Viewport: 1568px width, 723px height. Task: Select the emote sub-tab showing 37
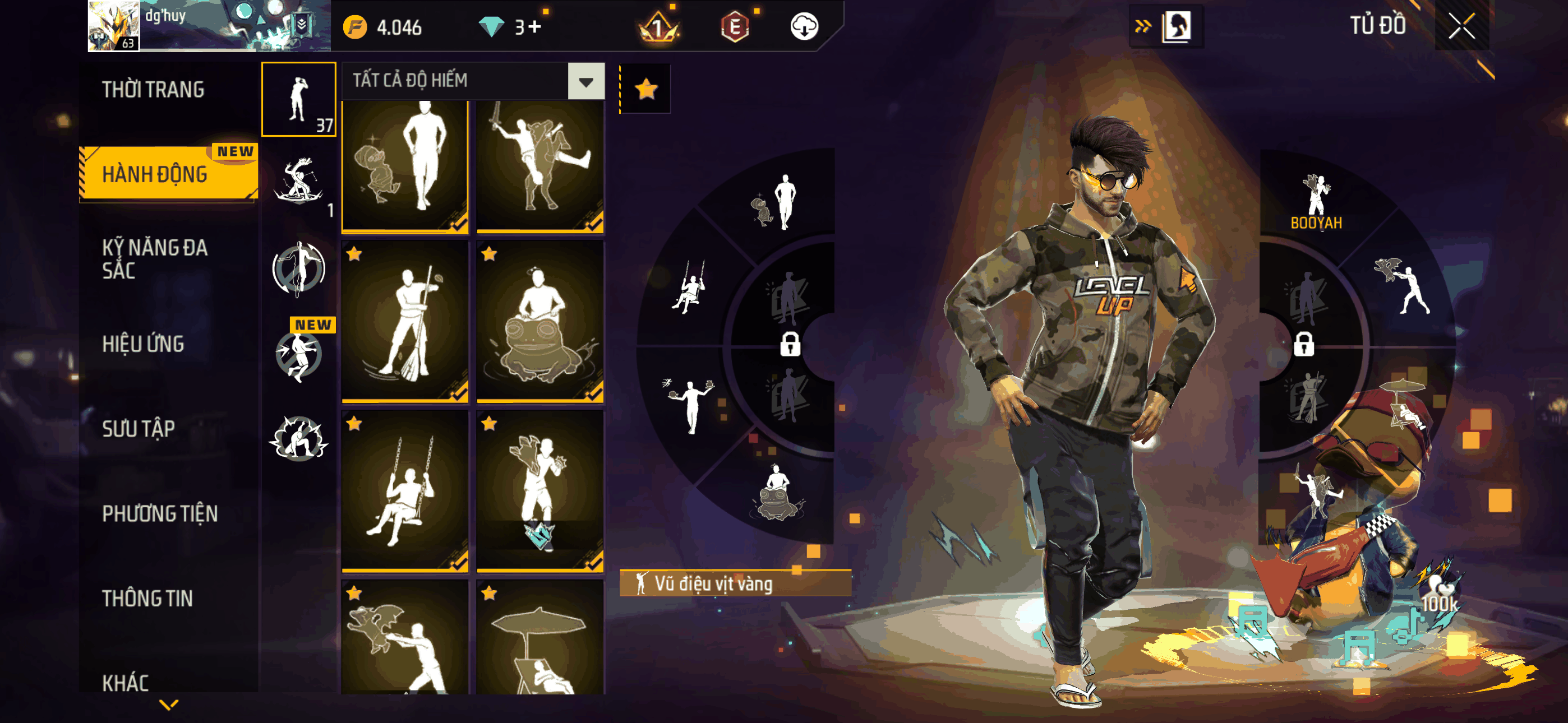299,99
